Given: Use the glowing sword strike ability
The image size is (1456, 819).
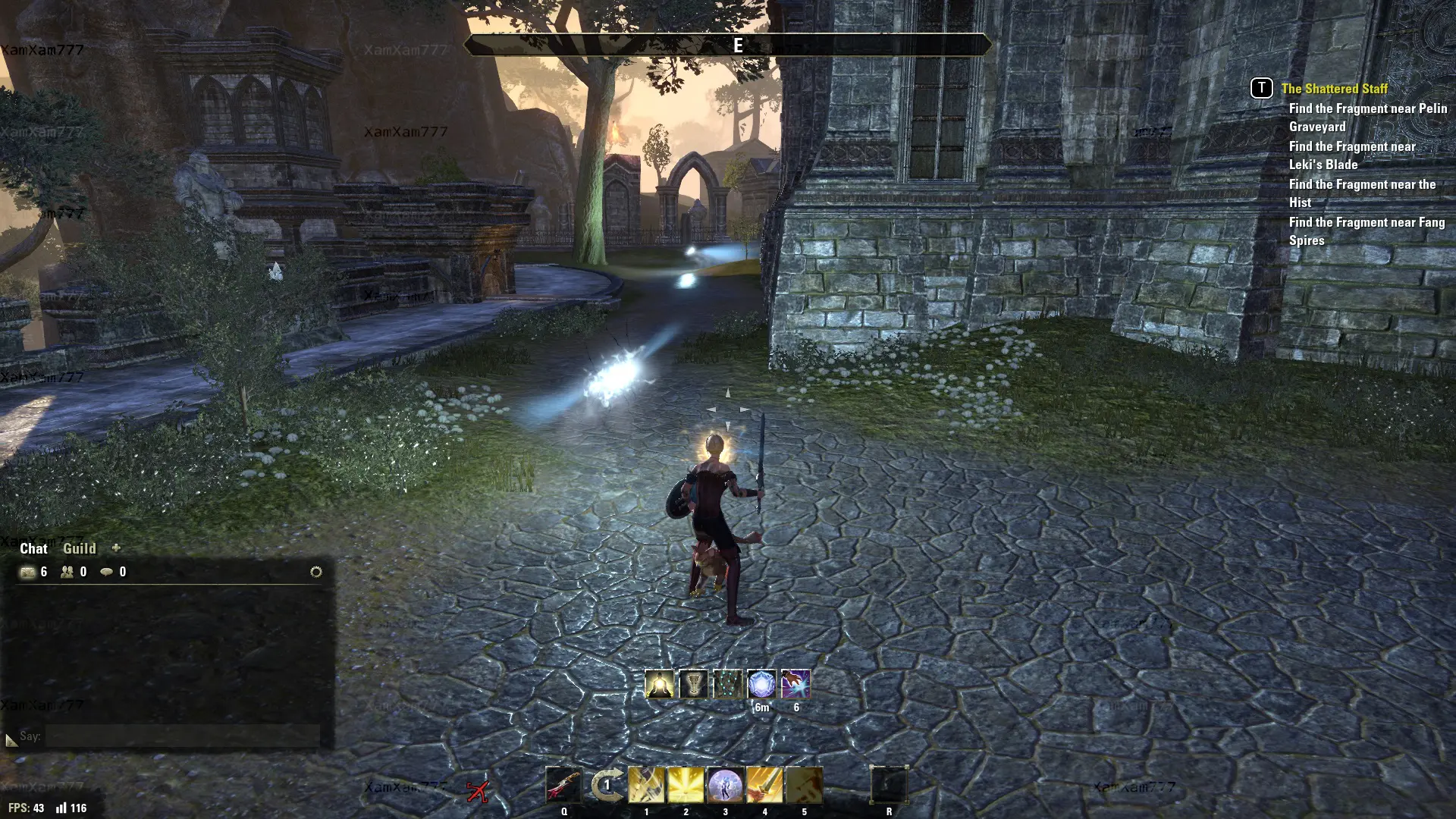Looking at the screenshot, I should [764, 786].
